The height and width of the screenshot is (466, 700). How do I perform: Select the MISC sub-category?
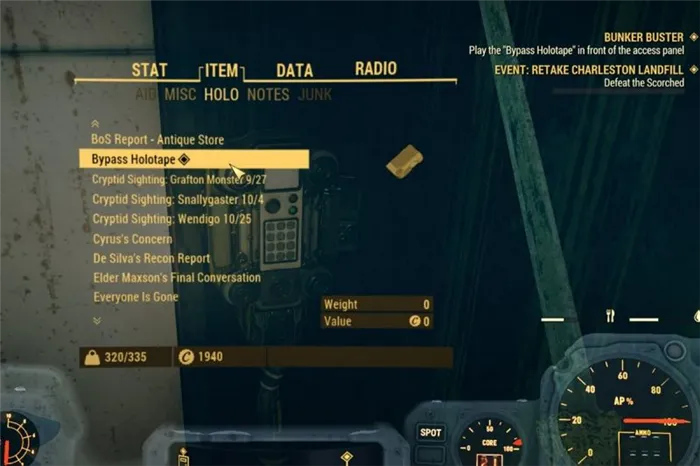tap(179, 95)
